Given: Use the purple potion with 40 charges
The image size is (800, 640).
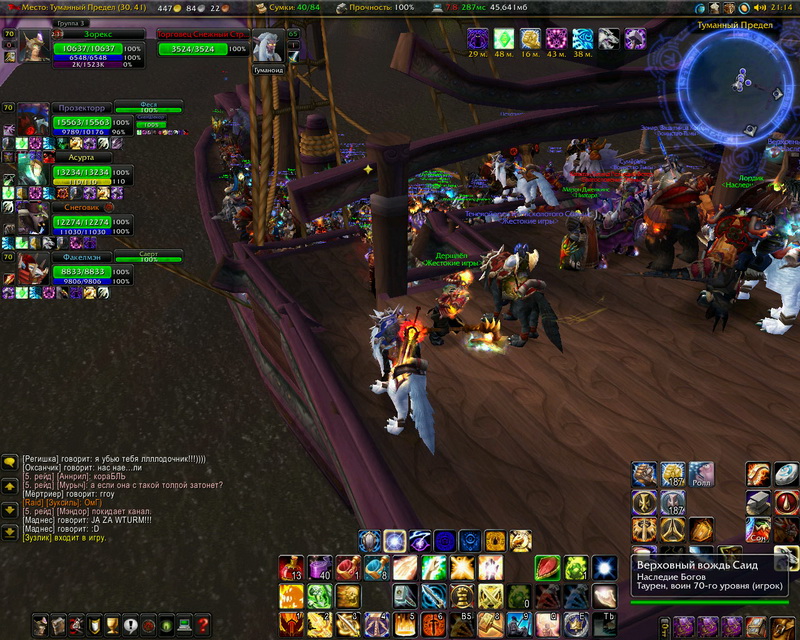Looking at the screenshot, I should (320, 568).
